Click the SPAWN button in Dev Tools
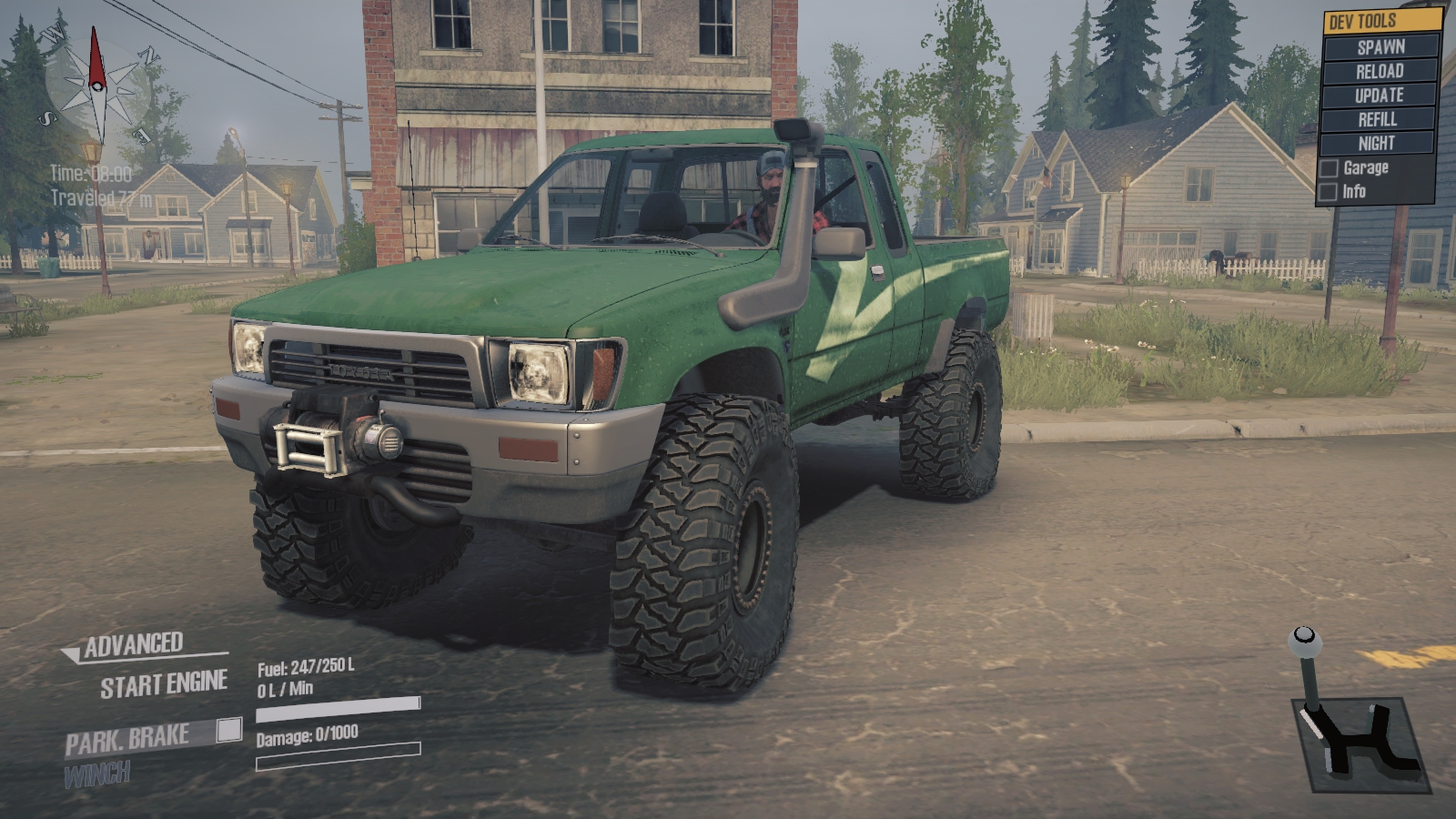The height and width of the screenshot is (819, 1456). click(x=1380, y=47)
